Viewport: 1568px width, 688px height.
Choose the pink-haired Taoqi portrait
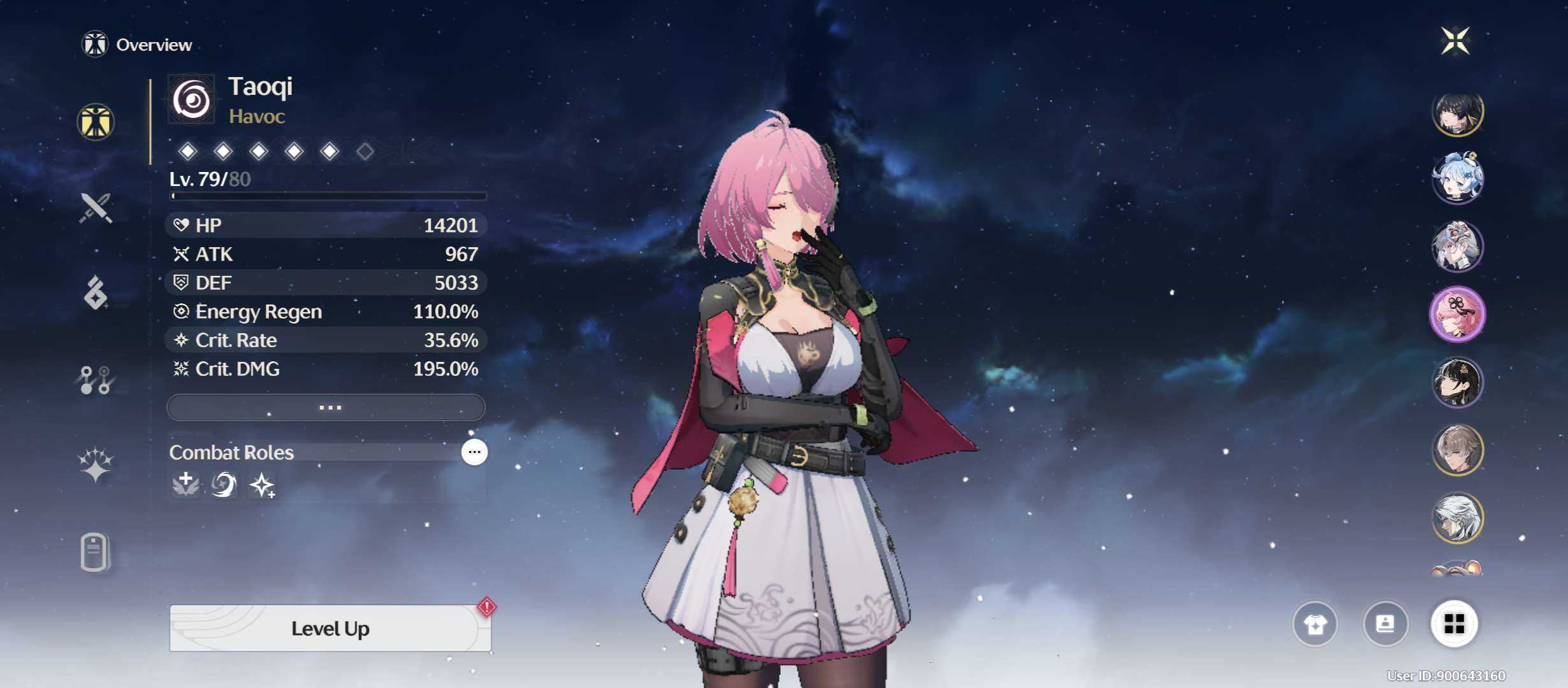1457,315
